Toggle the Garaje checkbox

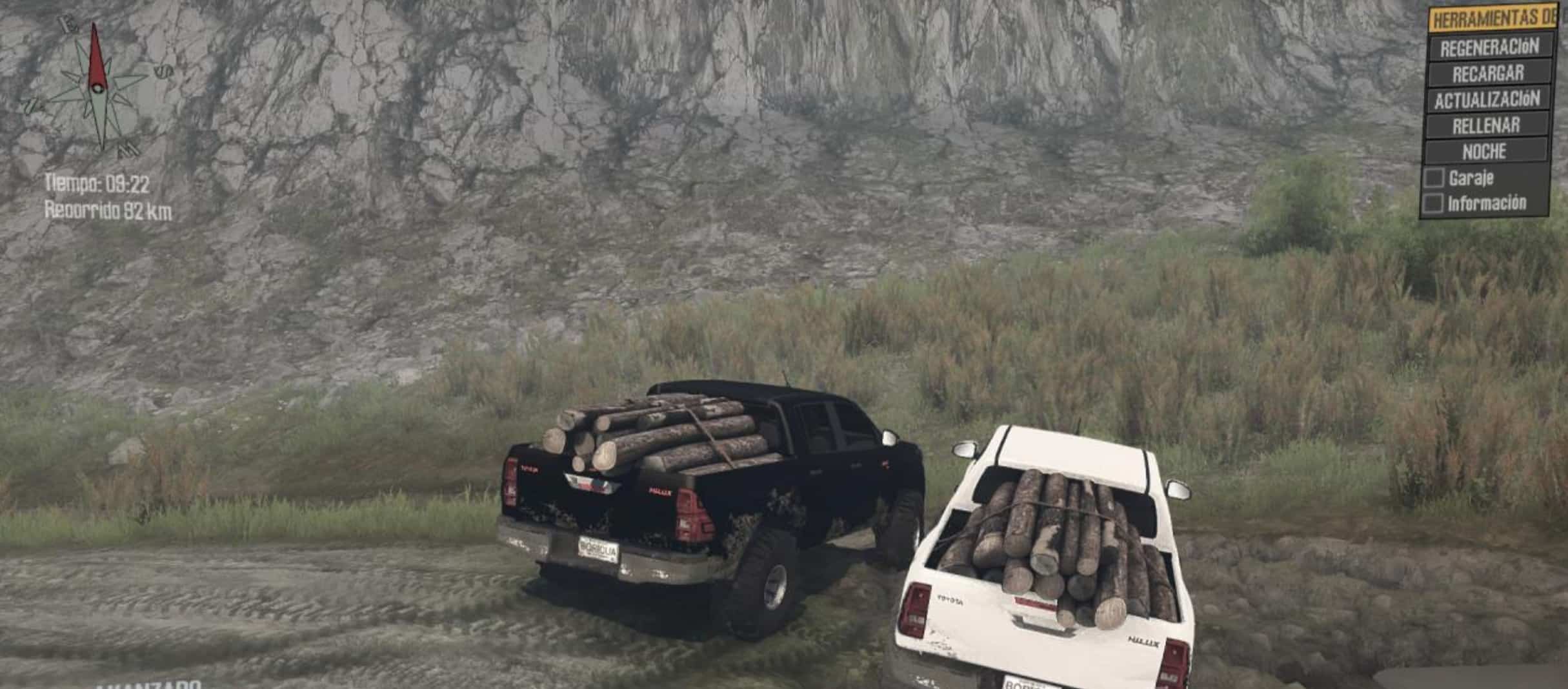1434,178
